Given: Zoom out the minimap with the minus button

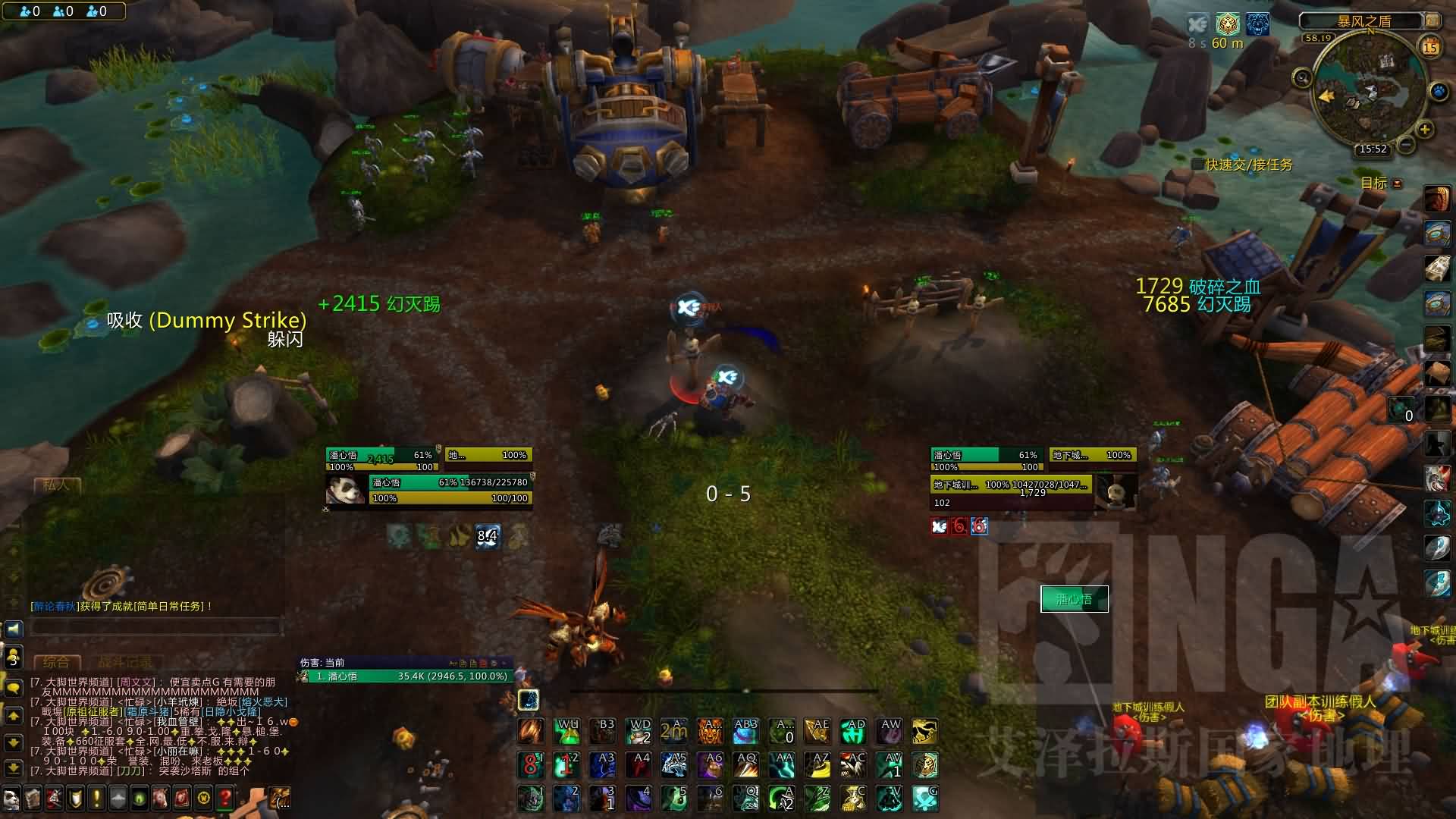Looking at the screenshot, I should [1405, 143].
